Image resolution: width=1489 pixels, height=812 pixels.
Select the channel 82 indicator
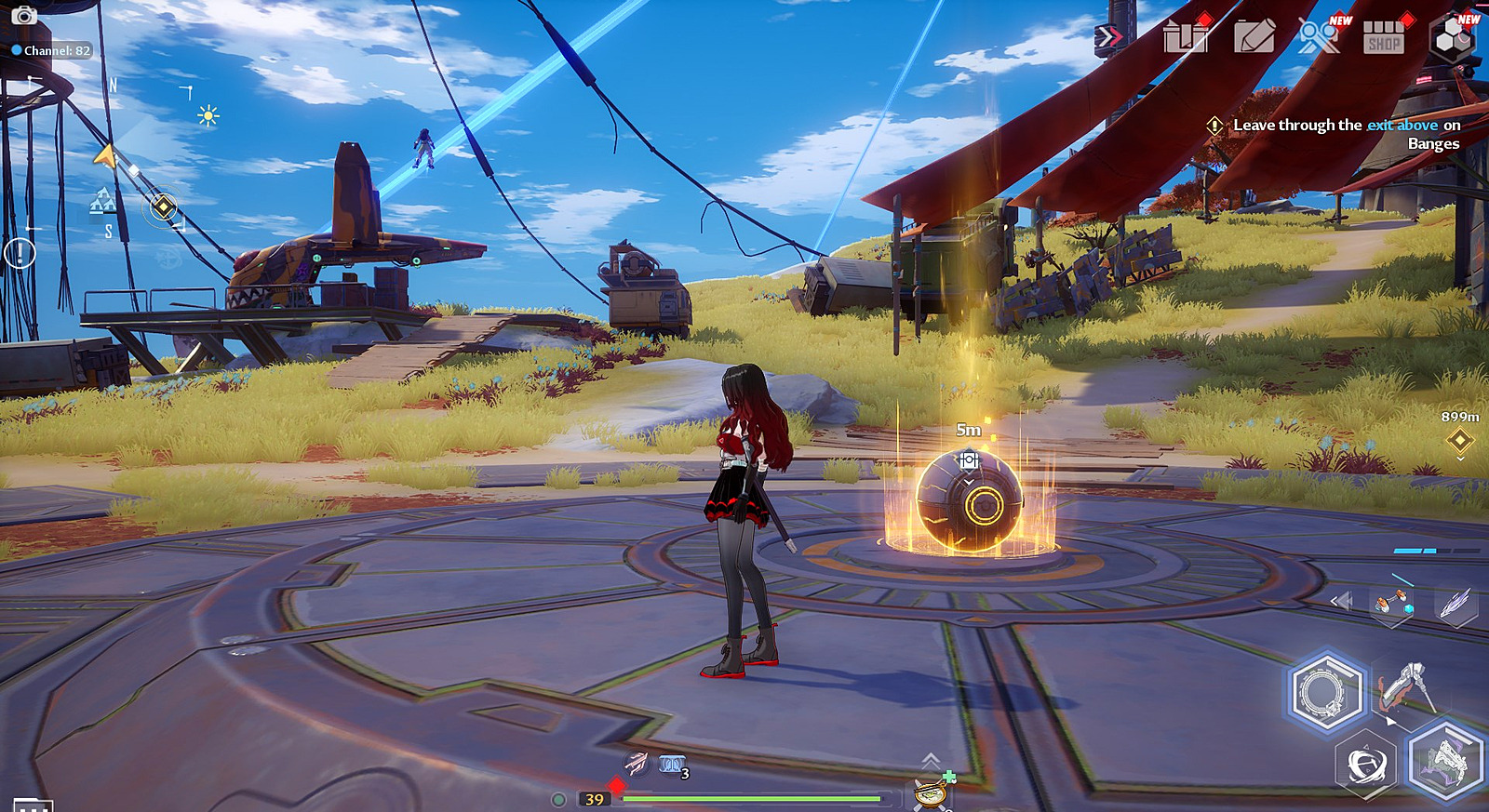(x=52, y=50)
